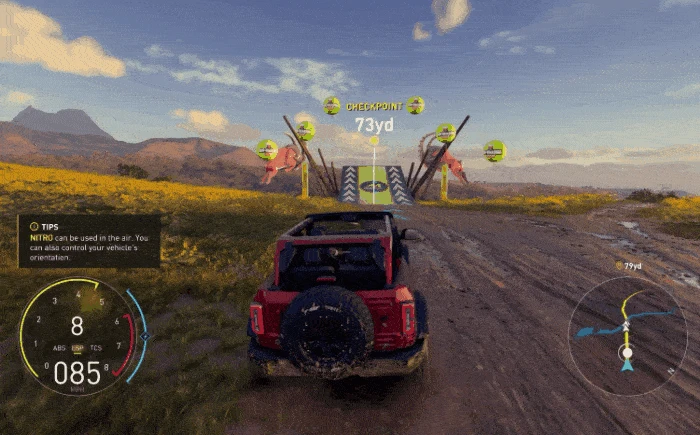Open the circular minimap
Viewport: 700px width, 435px height.
pyautogui.click(x=626, y=333)
